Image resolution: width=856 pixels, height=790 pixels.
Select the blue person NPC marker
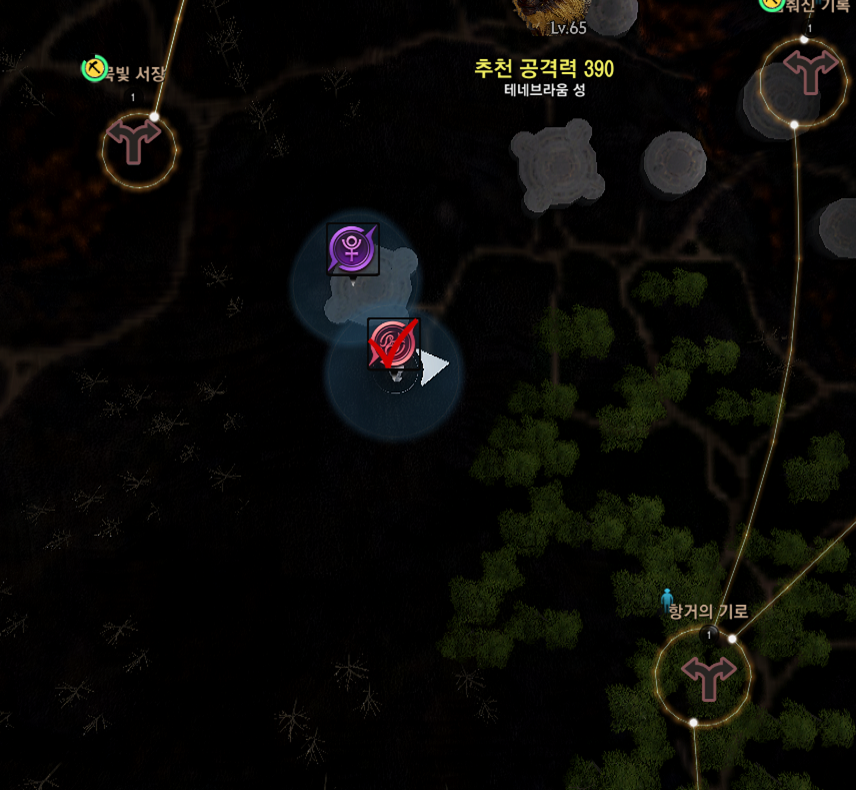coord(668,598)
